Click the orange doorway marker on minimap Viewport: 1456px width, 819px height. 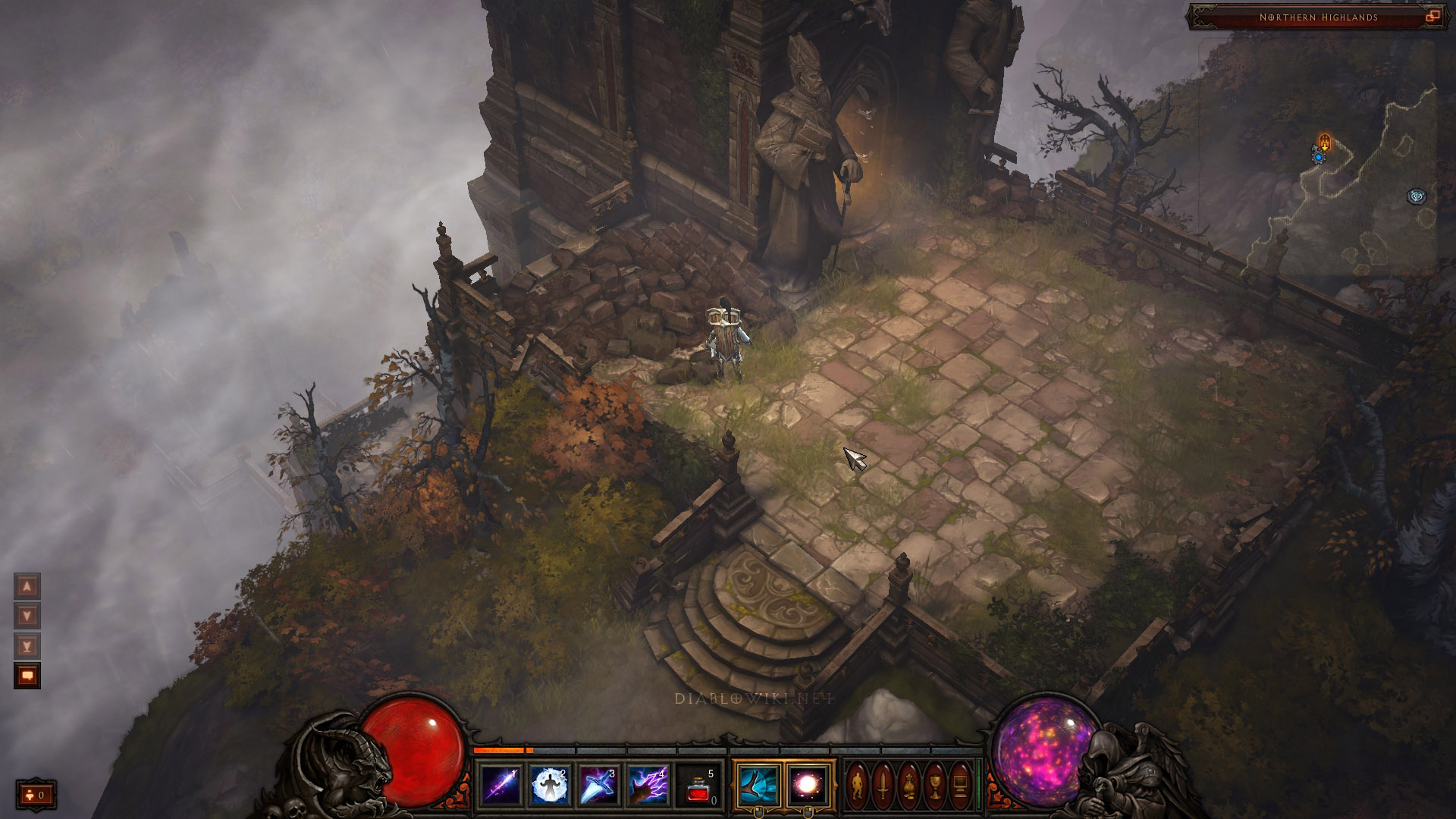[1324, 141]
